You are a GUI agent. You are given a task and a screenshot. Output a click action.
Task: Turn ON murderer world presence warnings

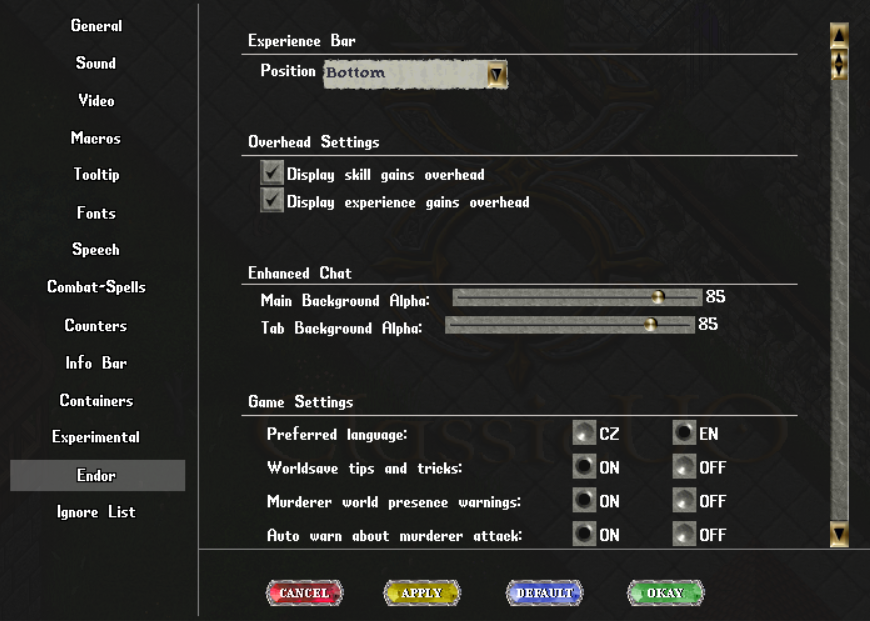[x=584, y=501]
